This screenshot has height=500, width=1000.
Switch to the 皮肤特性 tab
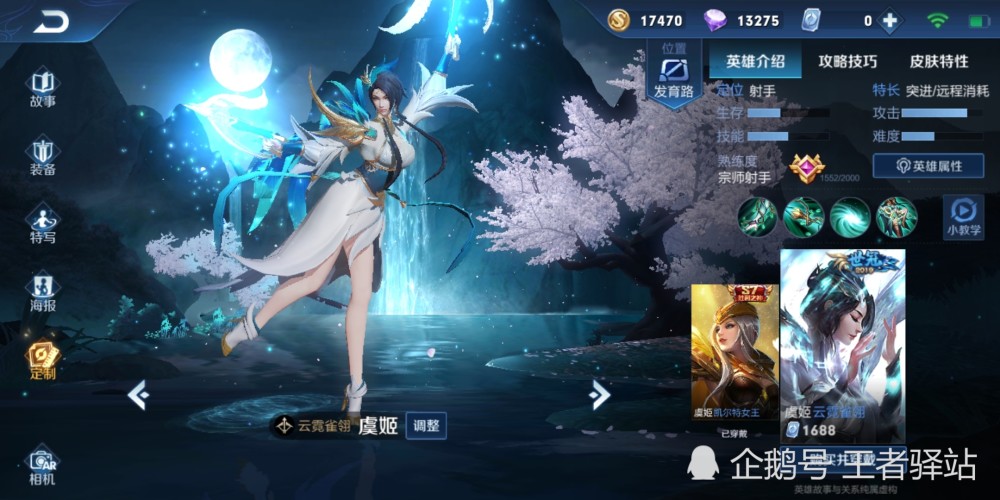click(938, 61)
